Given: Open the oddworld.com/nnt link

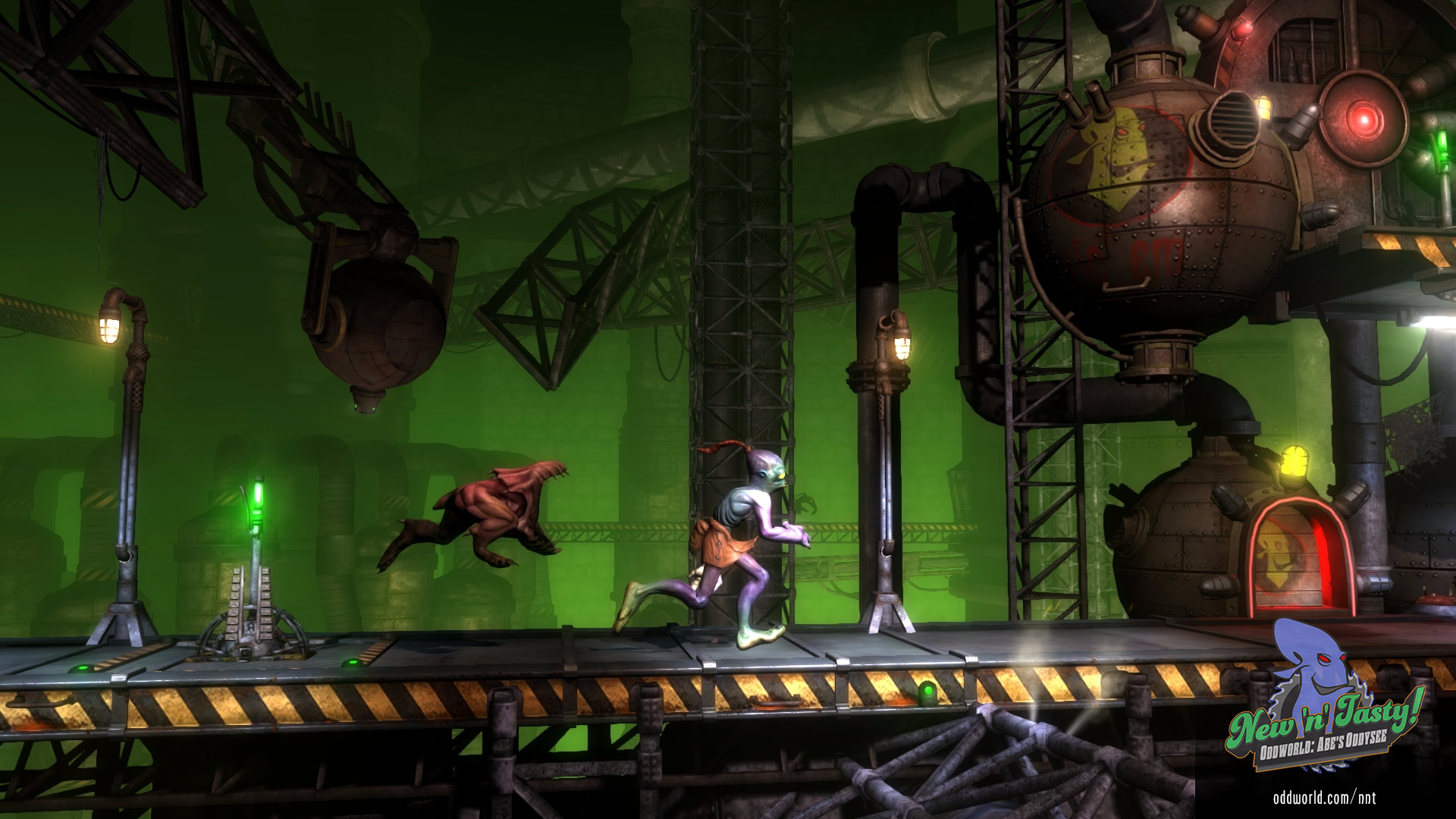Looking at the screenshot, I should tap(1324, 797).
